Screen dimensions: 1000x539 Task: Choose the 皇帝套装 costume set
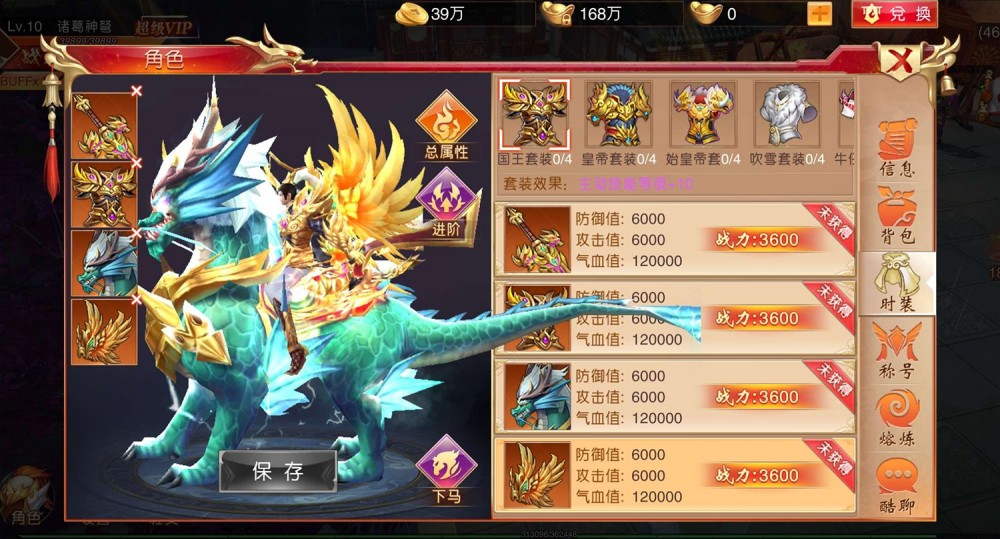click(619, 117)
